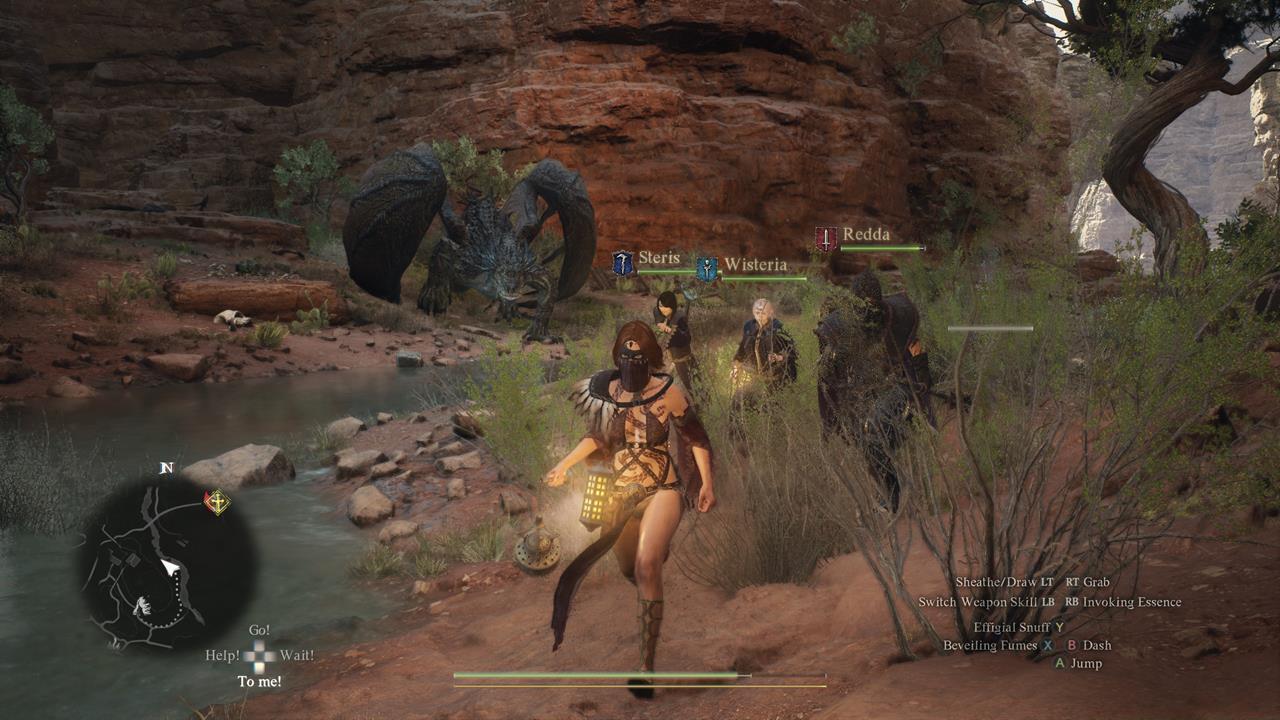1280x720 pixels.
Task: Select Redda's red vocation crest icon
Action: pyautogui.click(x=824, y=236)
